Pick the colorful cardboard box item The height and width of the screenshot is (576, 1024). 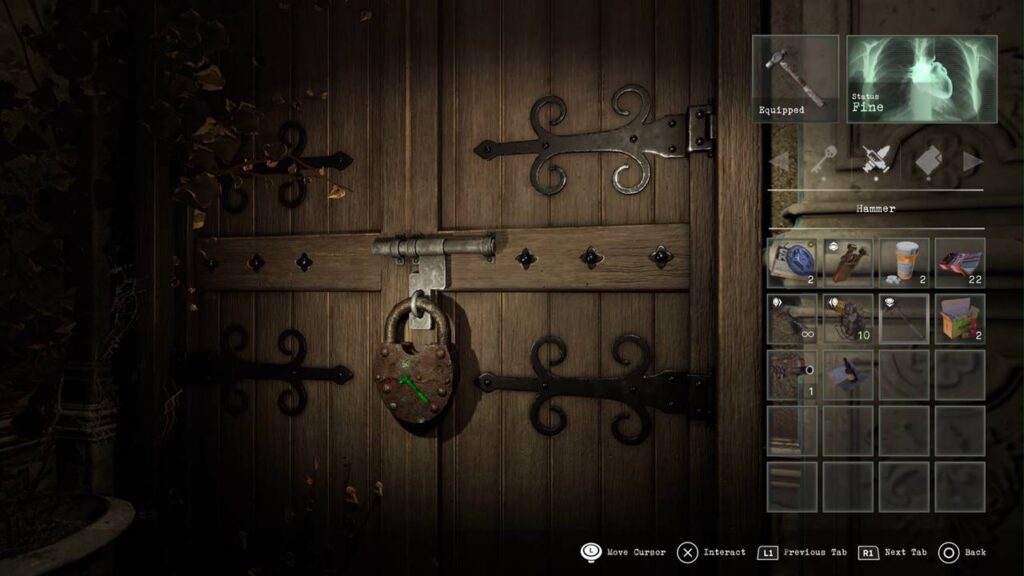(x=960, y=318)
